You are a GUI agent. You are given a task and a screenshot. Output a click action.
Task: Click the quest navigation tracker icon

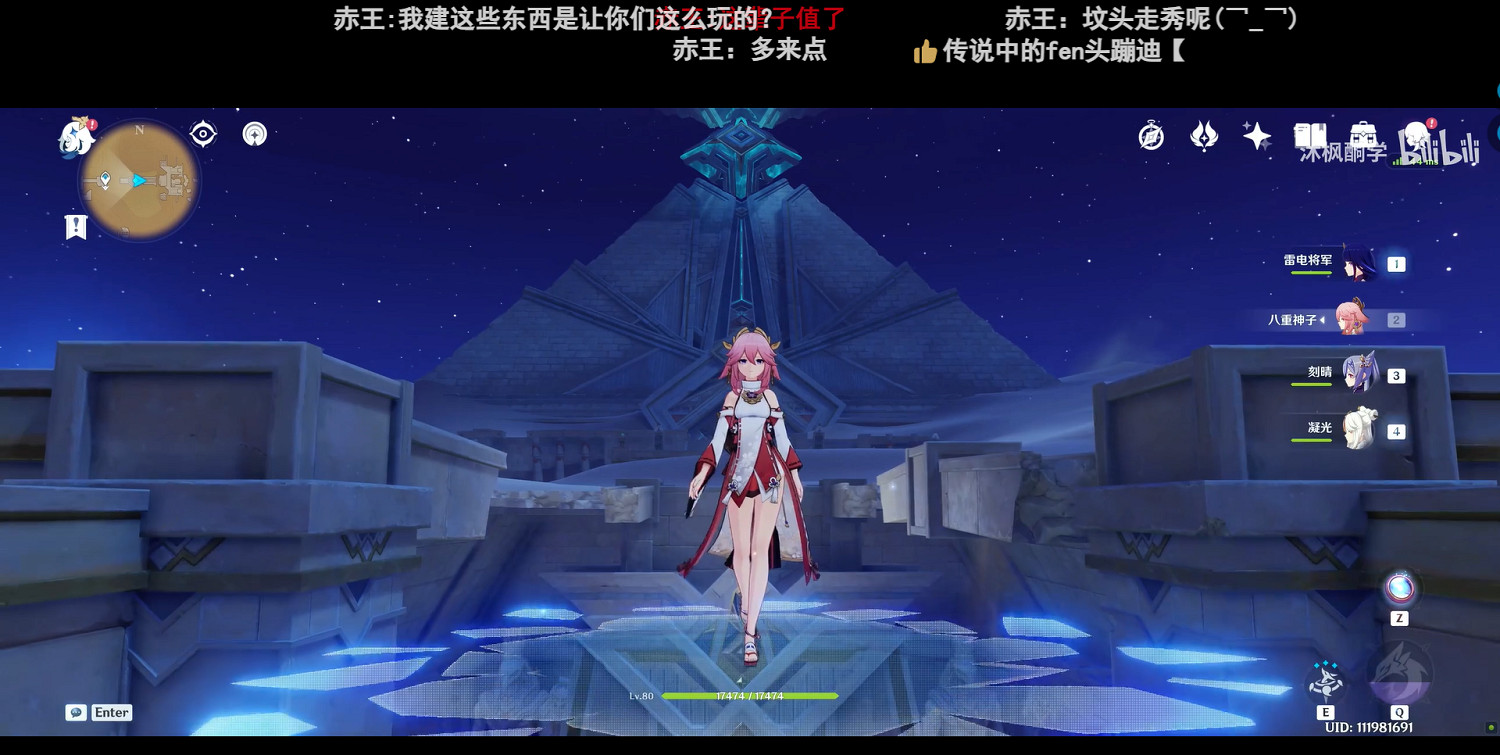203,133
